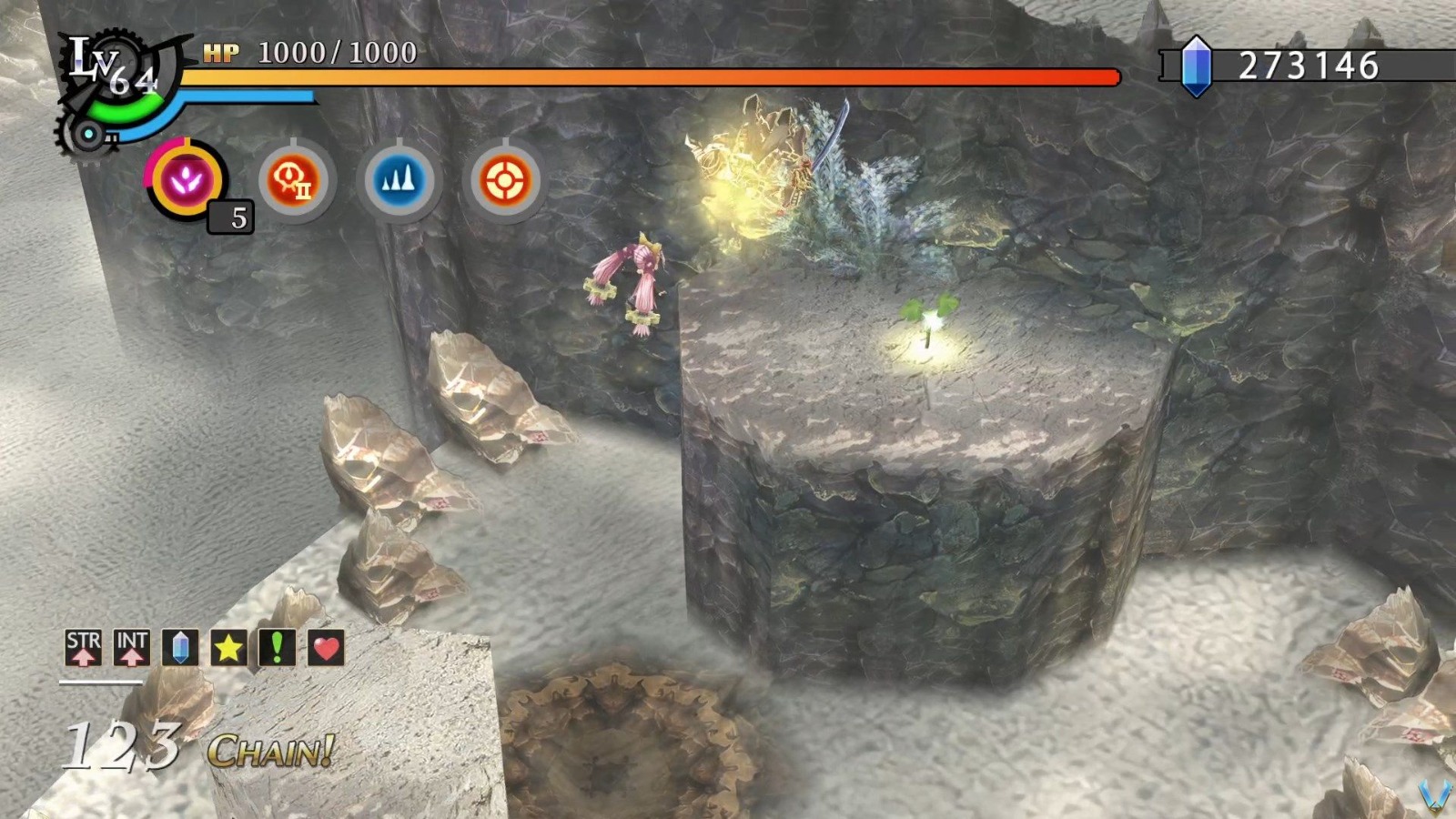Open the skill charge counter showing 5
The width and height of the screenshot is (1456, 819).
[233, 218]
